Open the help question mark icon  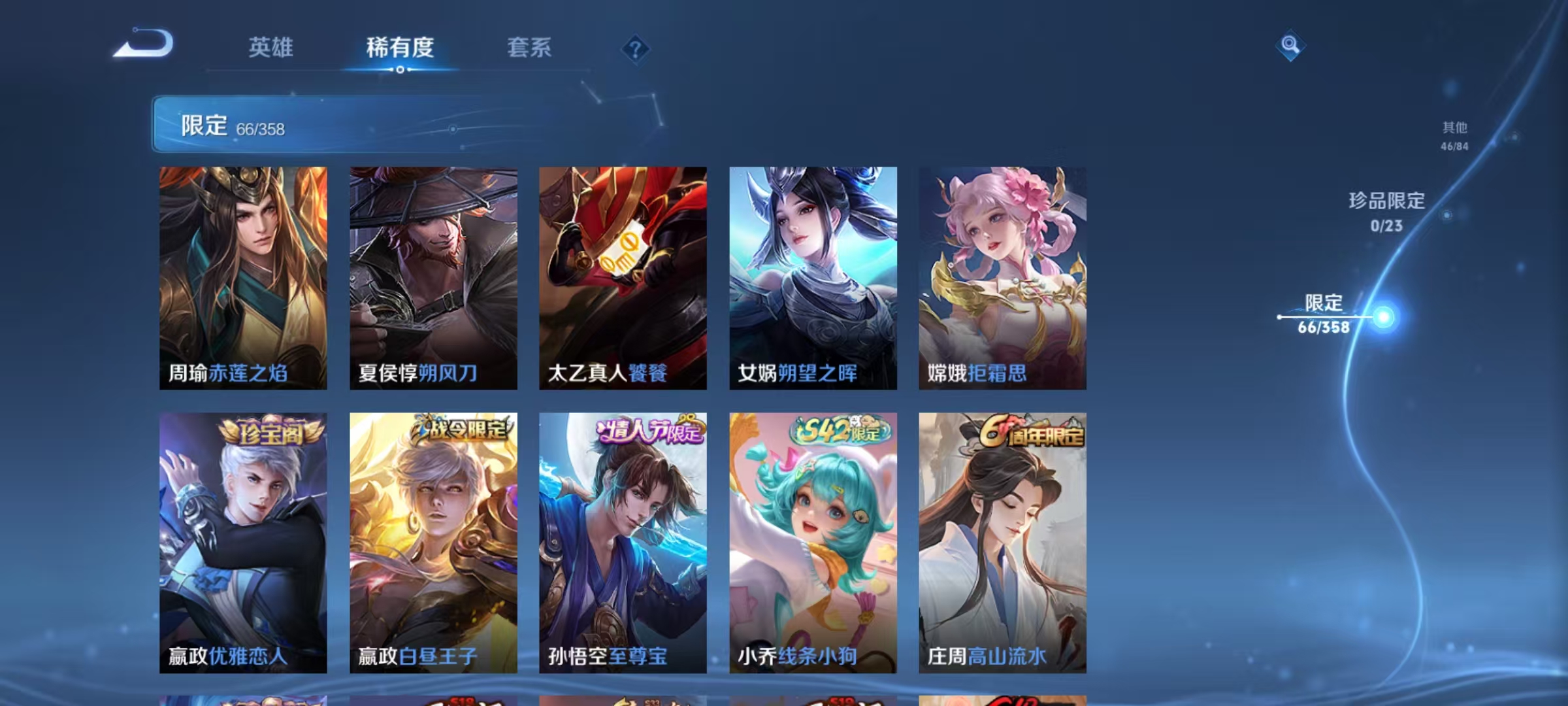636,50
